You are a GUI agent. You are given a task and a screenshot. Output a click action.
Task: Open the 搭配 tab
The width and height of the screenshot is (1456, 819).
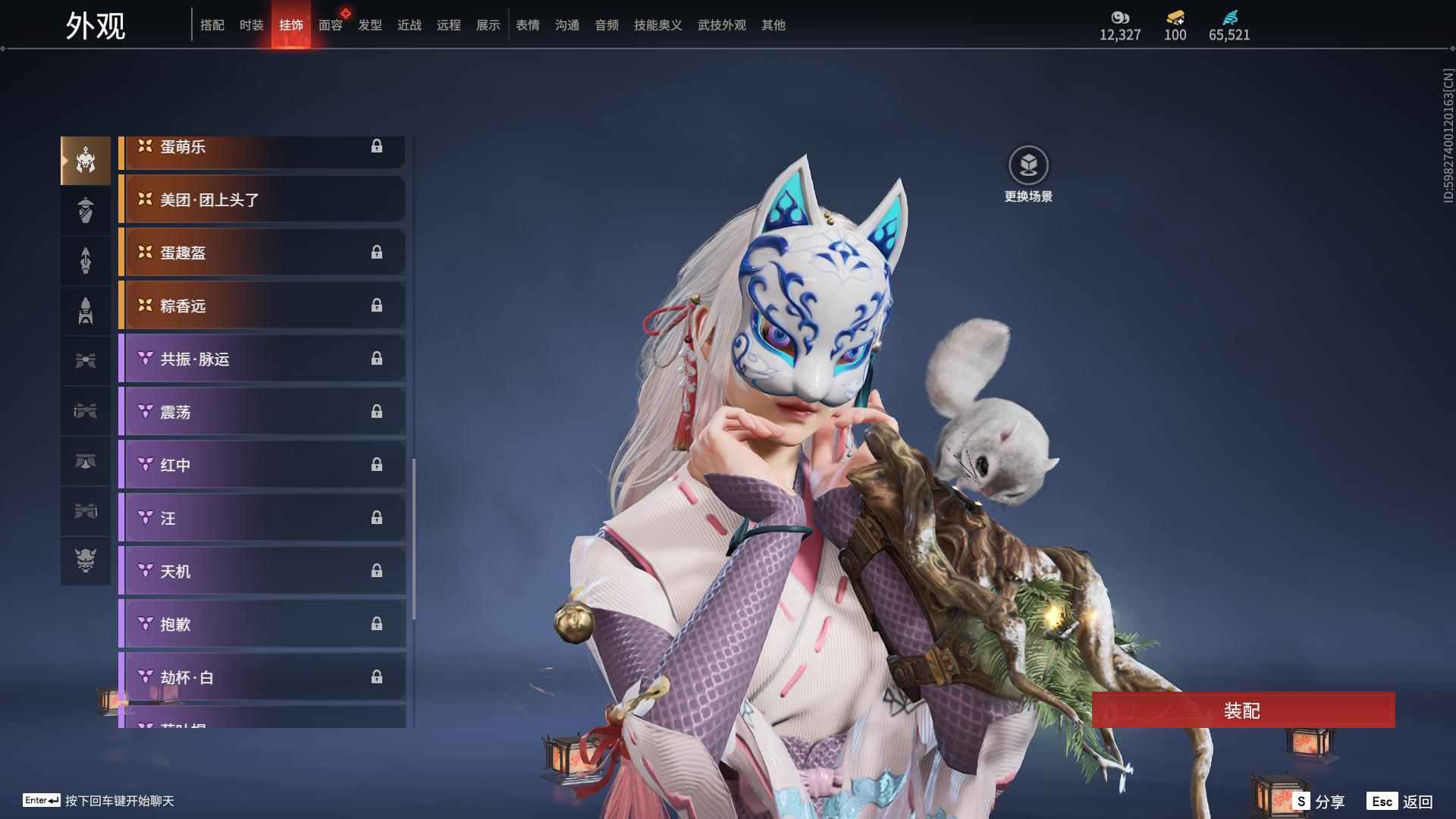click(x=212, y=25)
